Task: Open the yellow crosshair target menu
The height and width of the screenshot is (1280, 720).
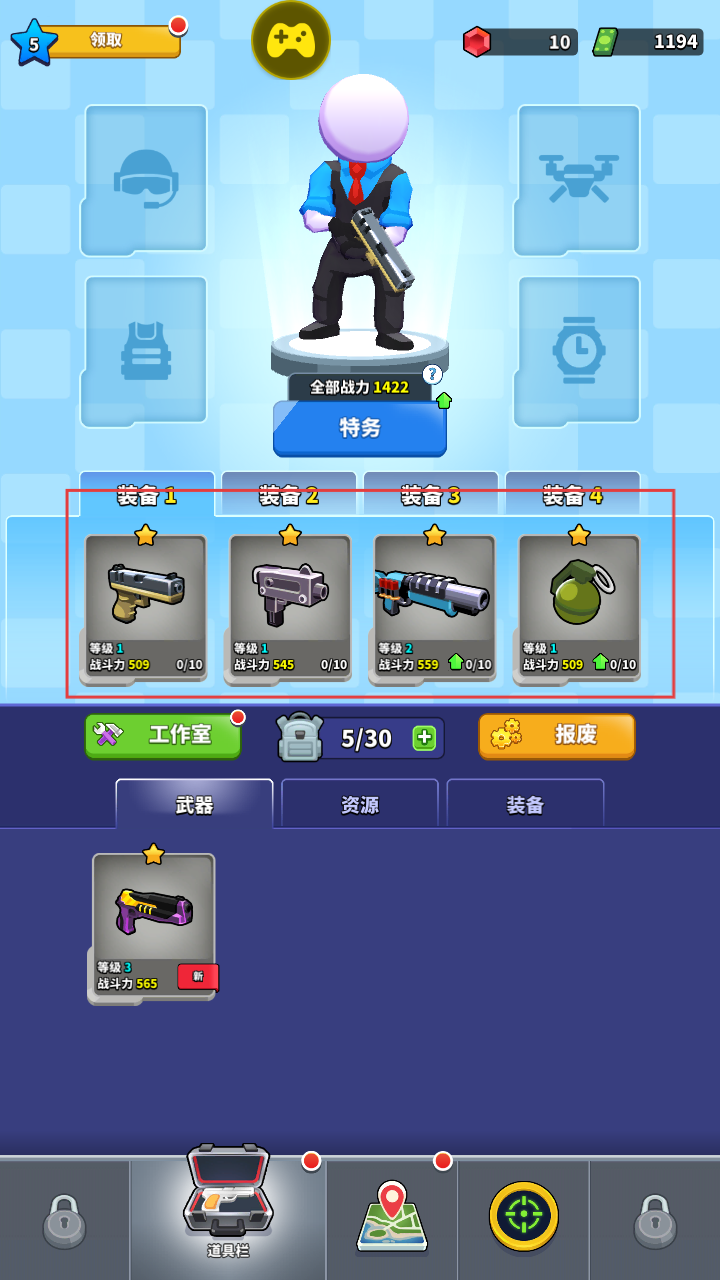Action: 524,1216
